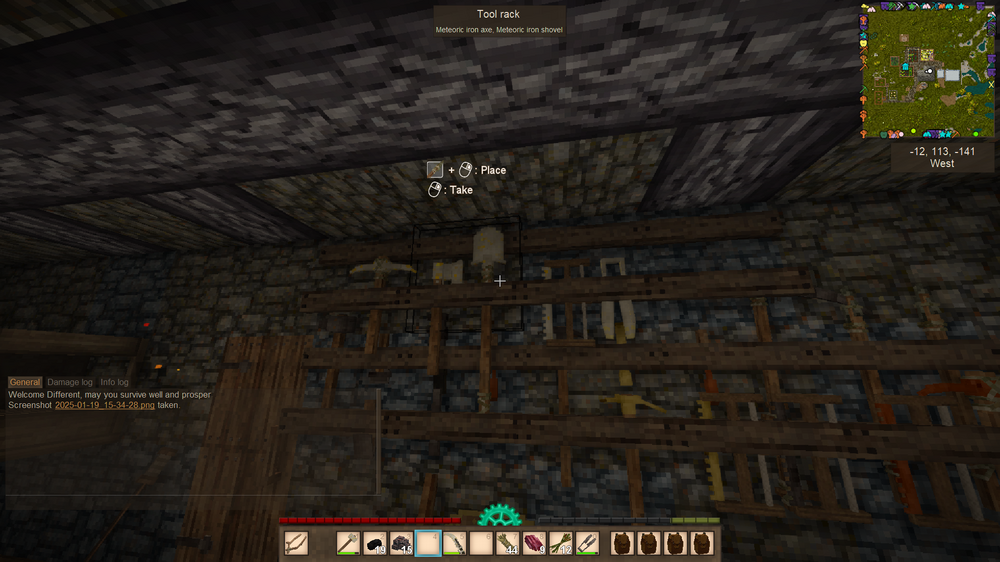Select the bundle stack of 44
Viewport: 1000px width, 562px height.
coord(508,544)
